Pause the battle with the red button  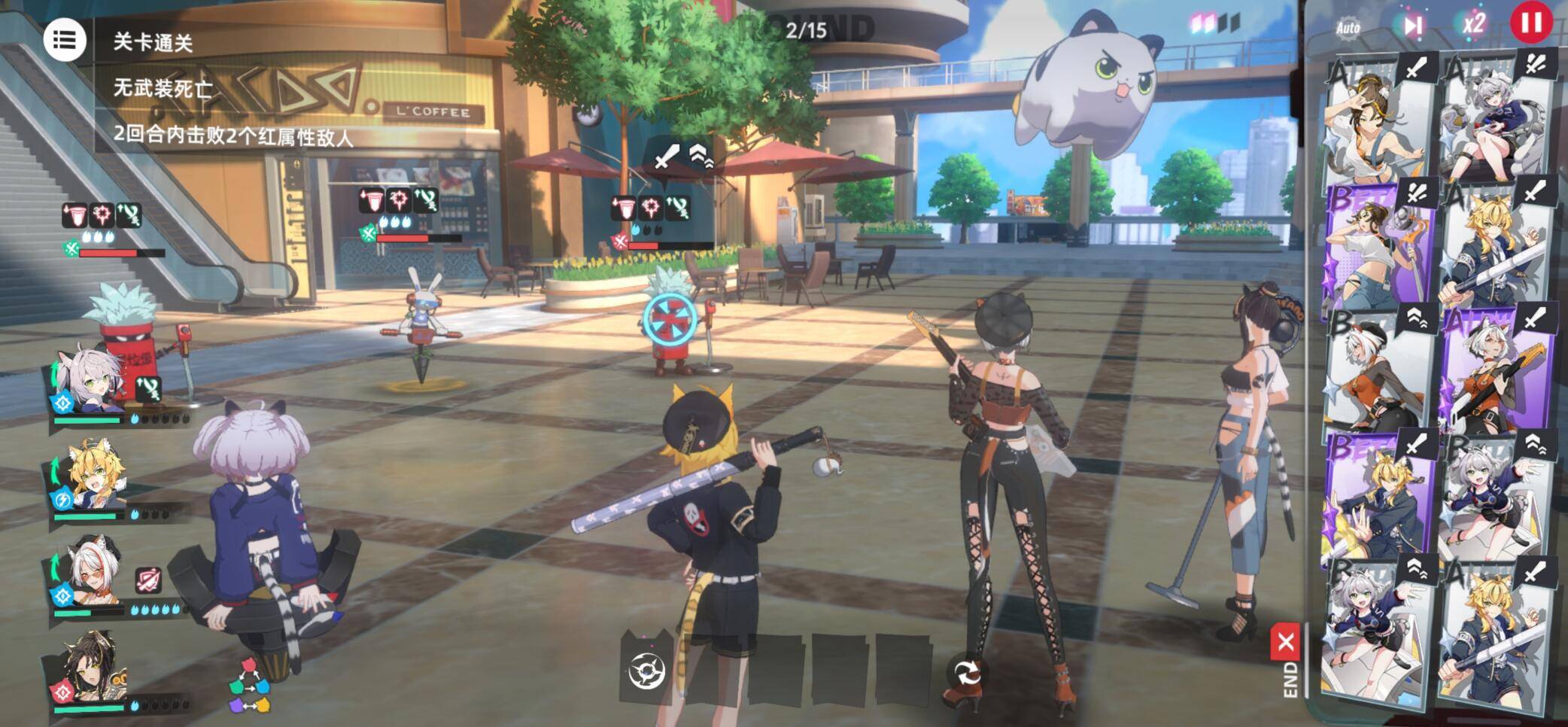click(1530, 23)
